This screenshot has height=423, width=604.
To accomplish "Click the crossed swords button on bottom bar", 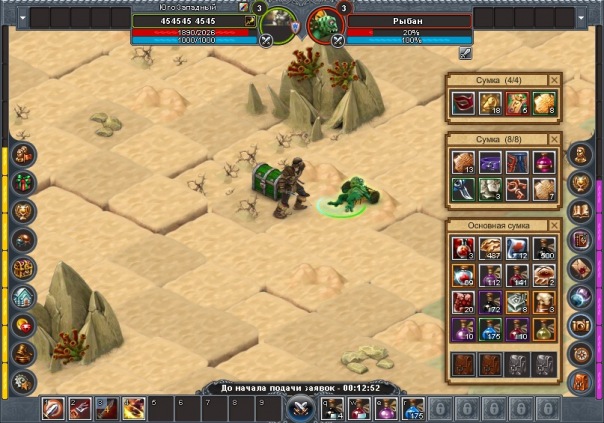I will pos(299,408).
